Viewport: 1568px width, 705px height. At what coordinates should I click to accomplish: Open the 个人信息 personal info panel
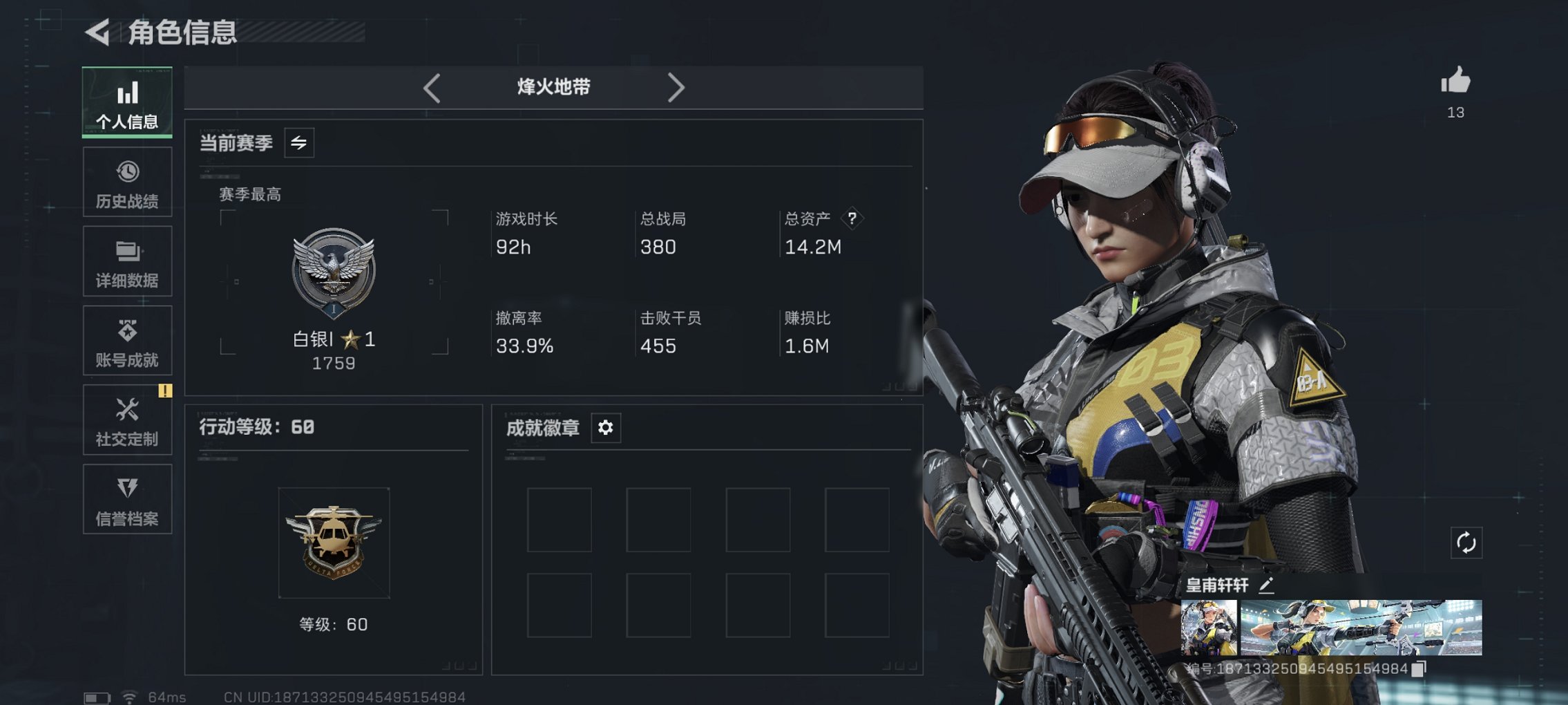coord(127,102)
